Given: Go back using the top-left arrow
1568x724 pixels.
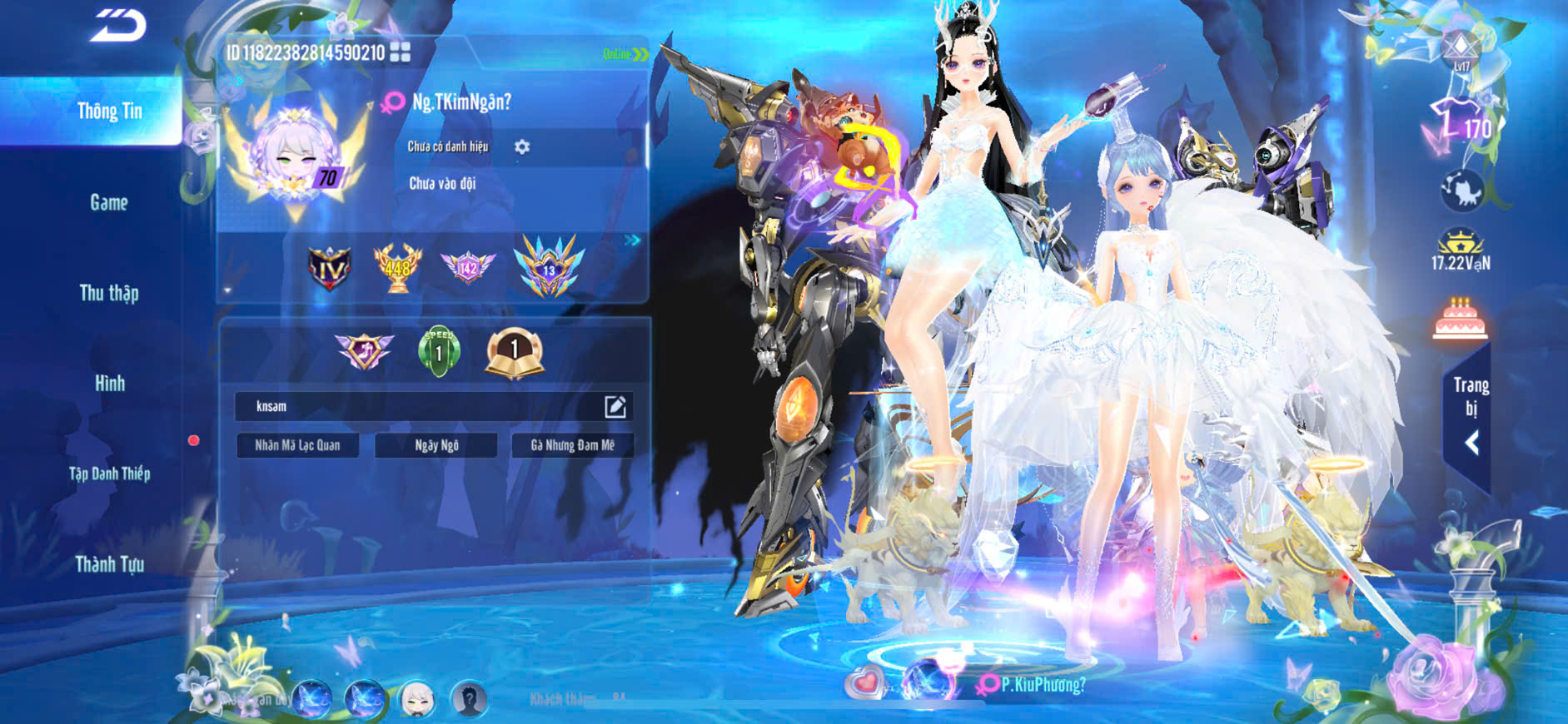Looking at the screenshot, I should 118,25.
